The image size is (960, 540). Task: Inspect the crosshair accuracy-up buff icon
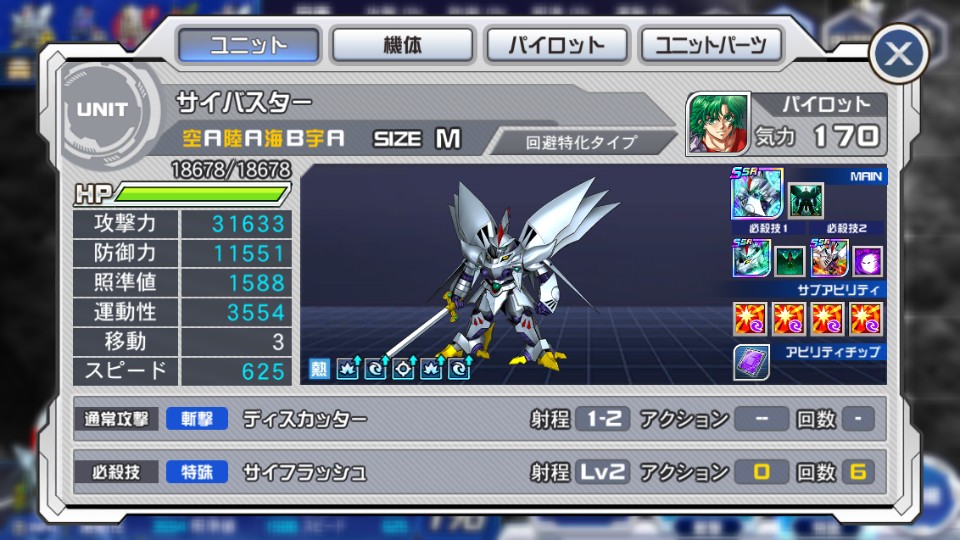(x=405, y=369)
